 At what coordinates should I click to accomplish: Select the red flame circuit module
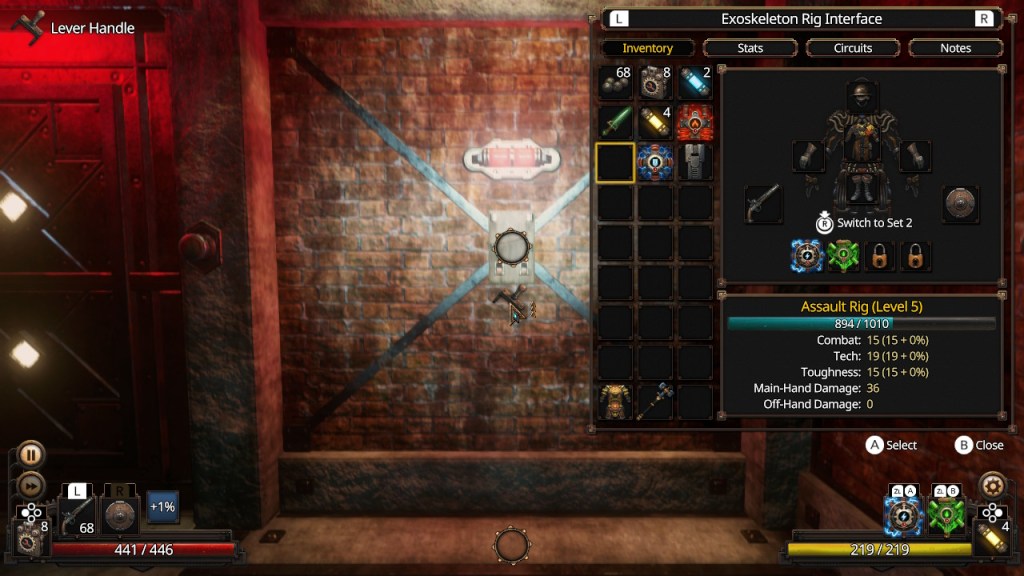point(695,122)
